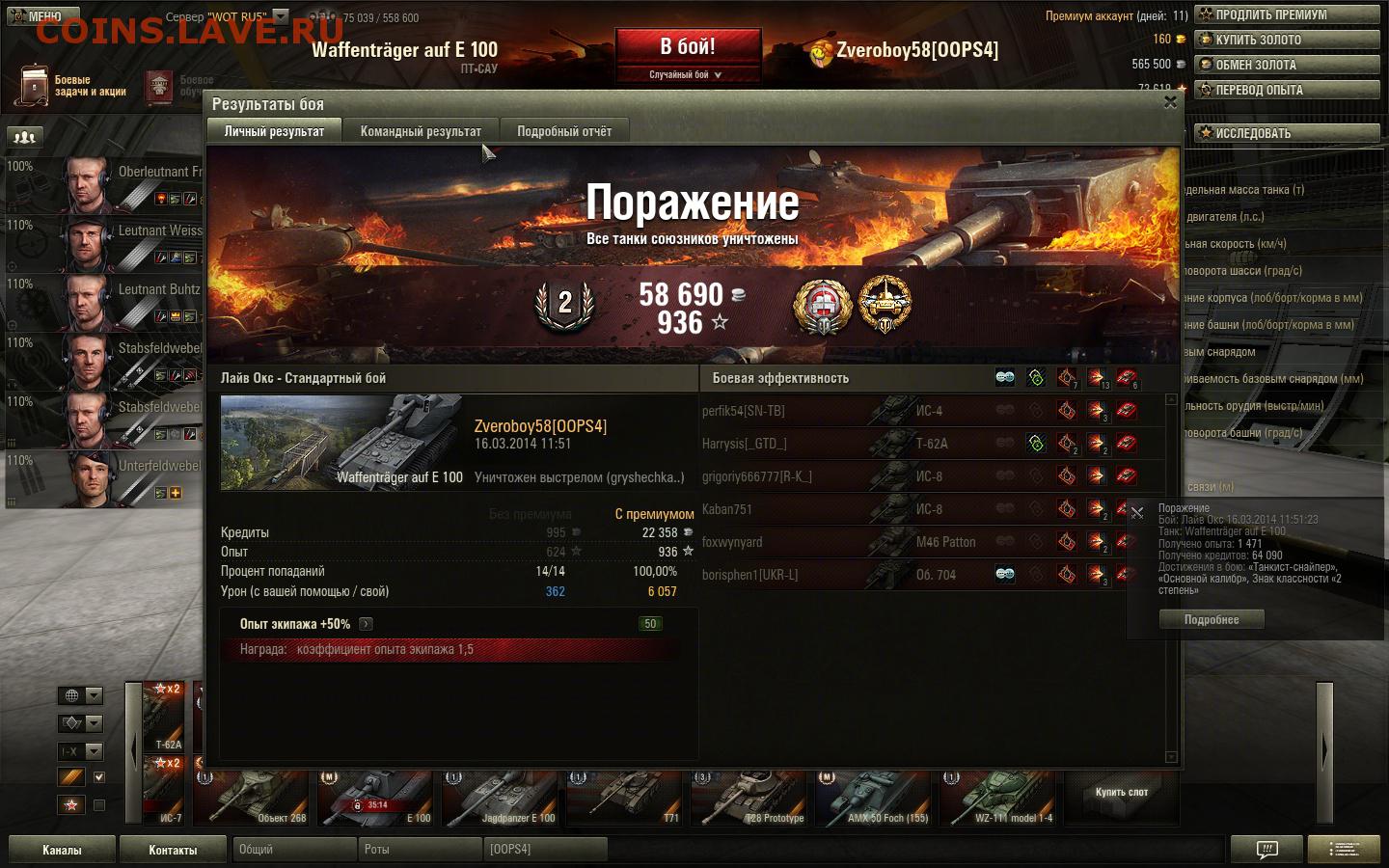Open the Обмен золота exchange
The width and height of the screenshot is (1389, 868).
[1287, 65]
